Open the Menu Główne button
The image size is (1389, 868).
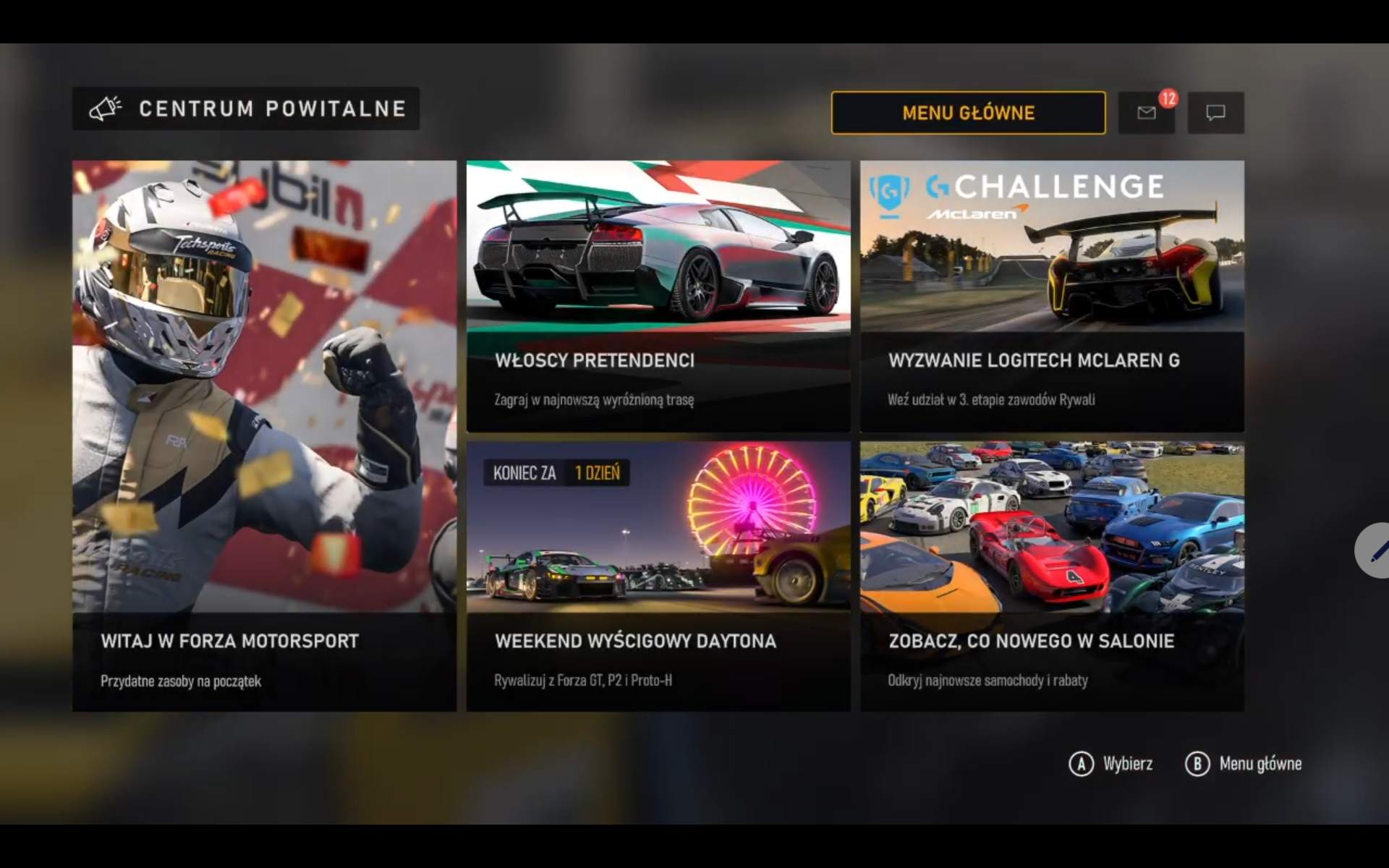968,113
